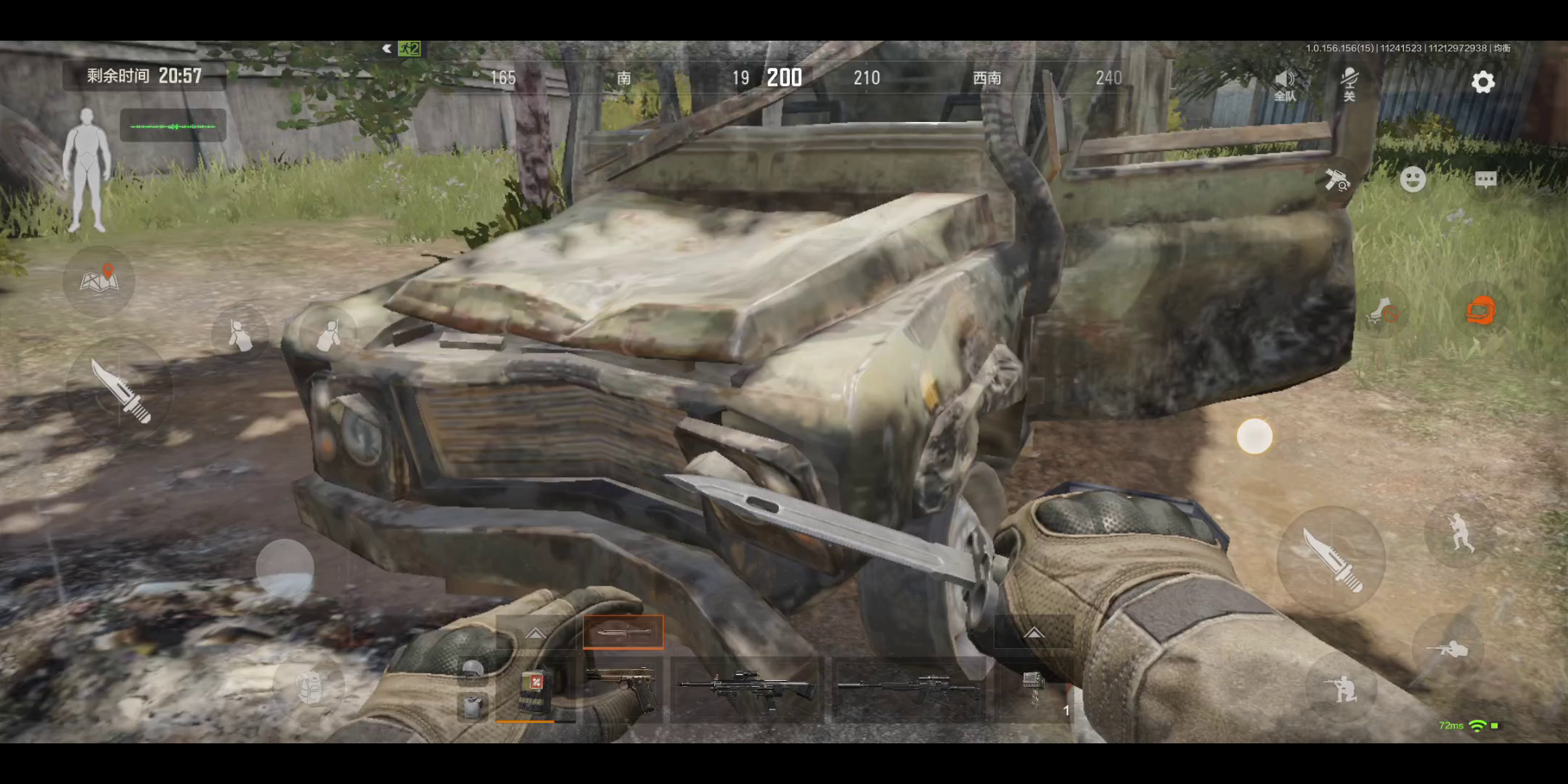This screenshot has width=1568, height=784.
Task: Open the backpack inventory
Action: (x=310, y=687)
